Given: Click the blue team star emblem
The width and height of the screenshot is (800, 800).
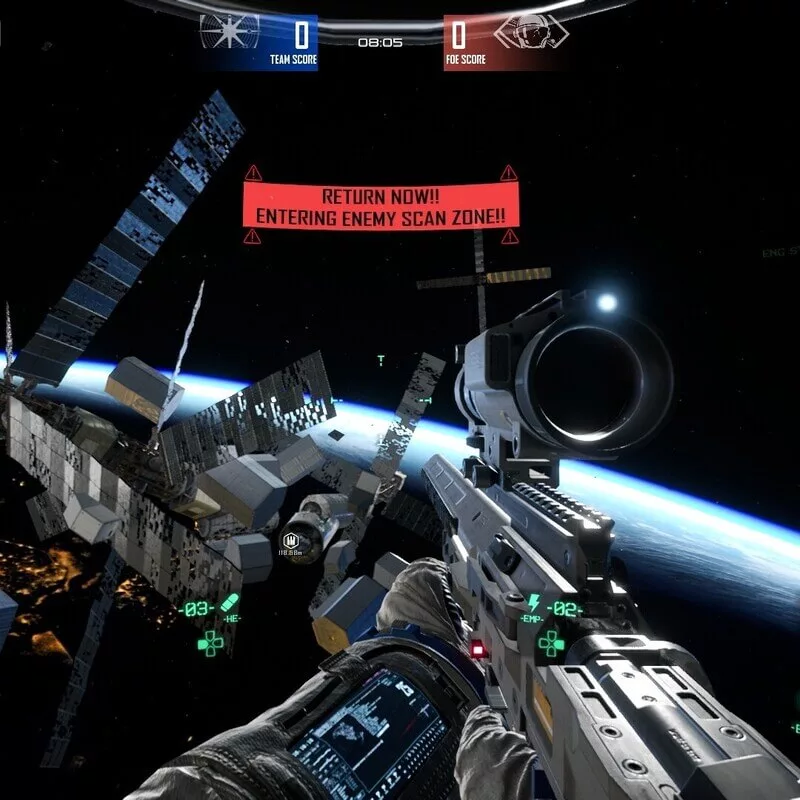Looking at the screenshot, I should coord(229,34).
